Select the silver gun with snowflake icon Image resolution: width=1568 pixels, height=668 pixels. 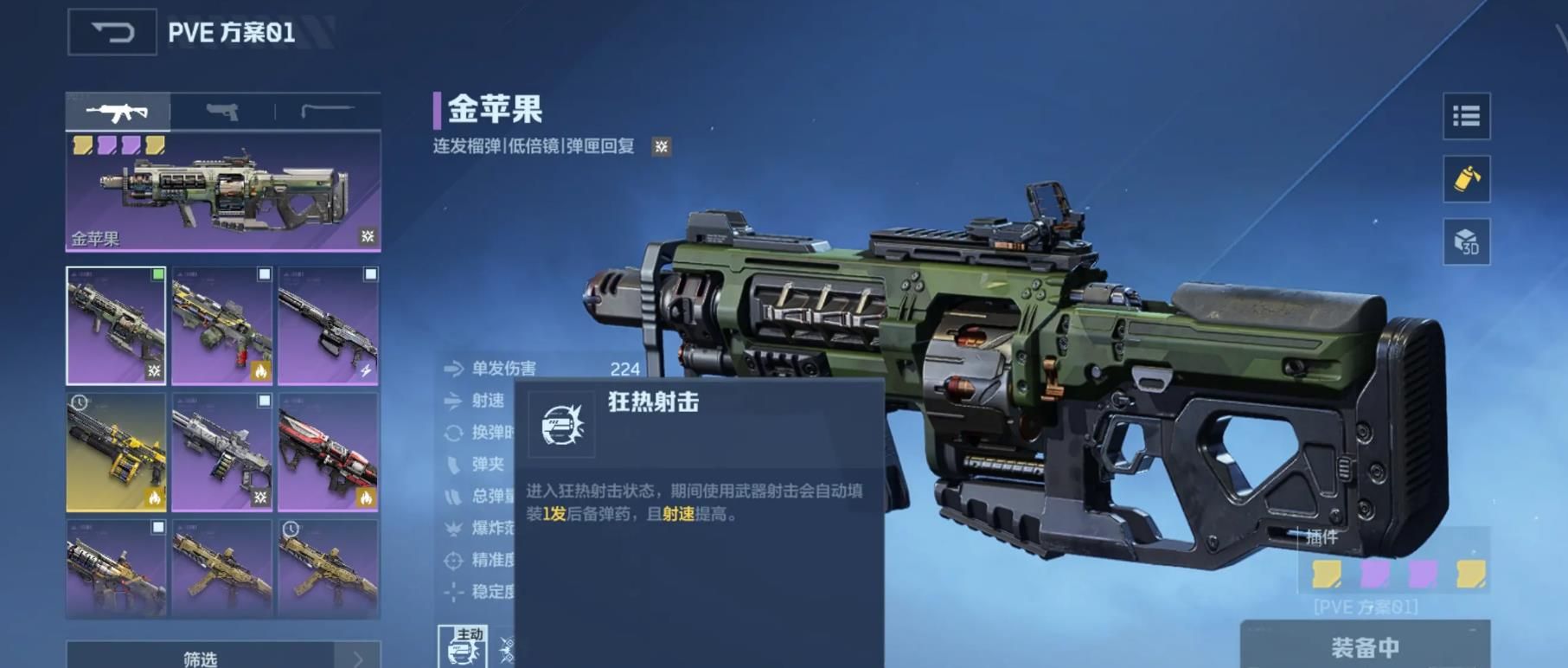[x=222, y=452]
